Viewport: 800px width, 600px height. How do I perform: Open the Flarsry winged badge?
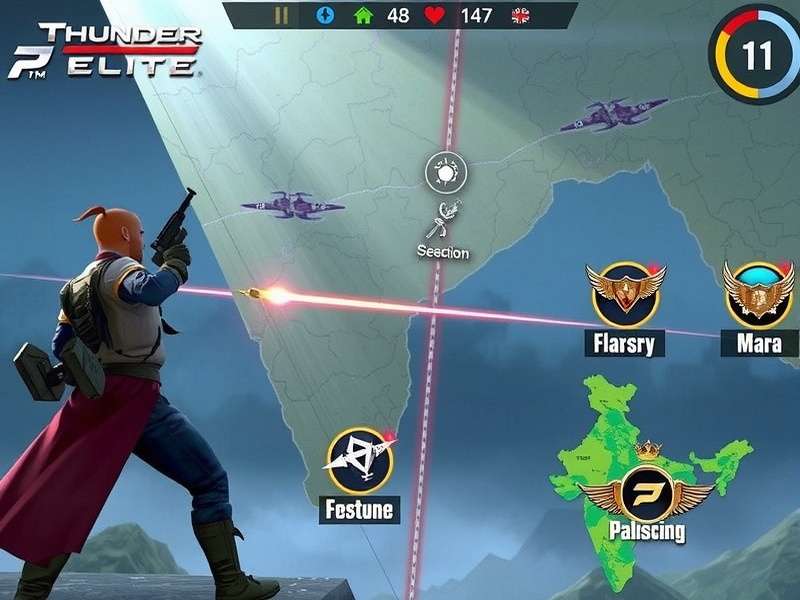[626, 294]
